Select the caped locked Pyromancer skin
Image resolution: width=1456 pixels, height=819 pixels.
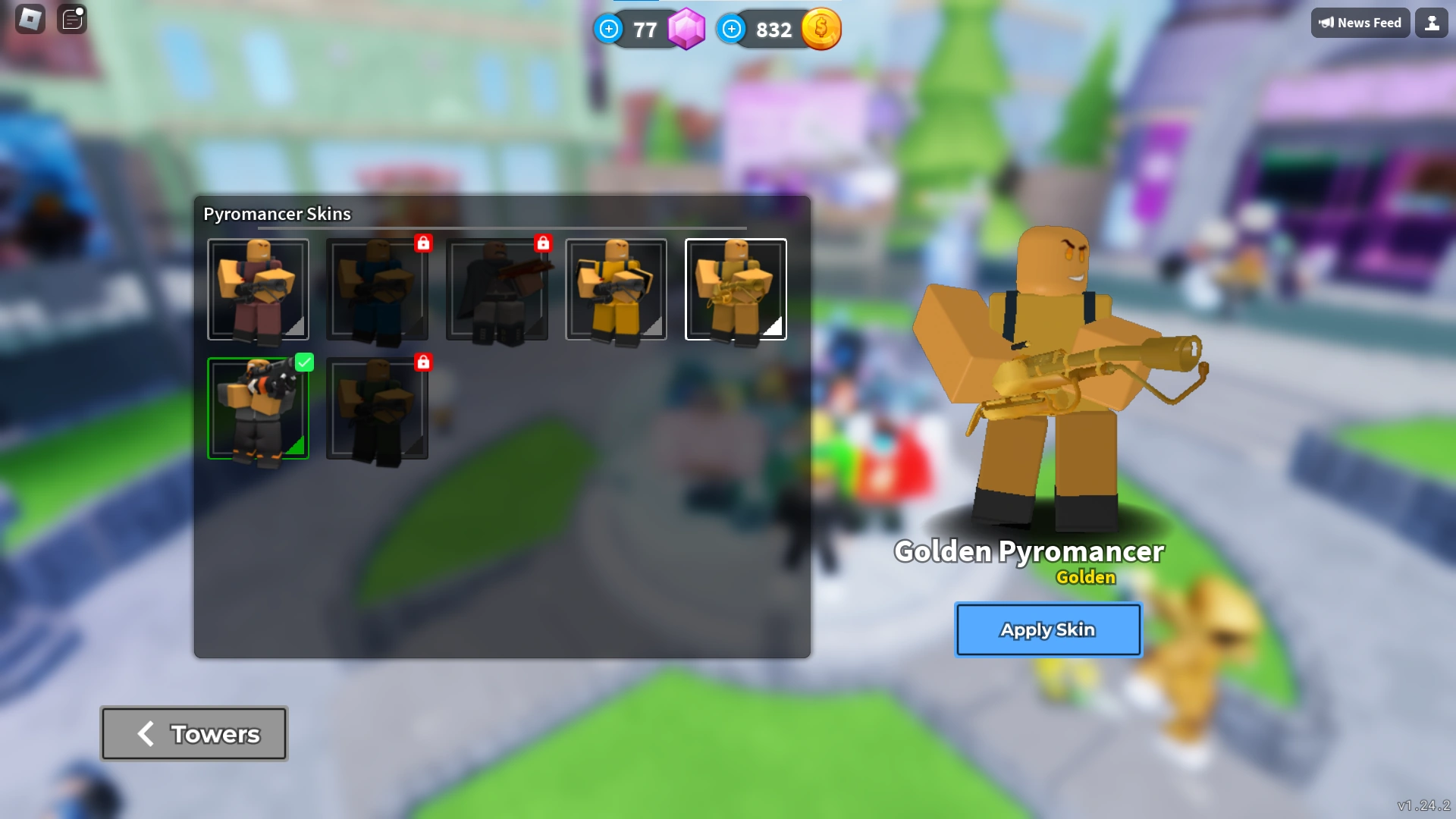497,290
